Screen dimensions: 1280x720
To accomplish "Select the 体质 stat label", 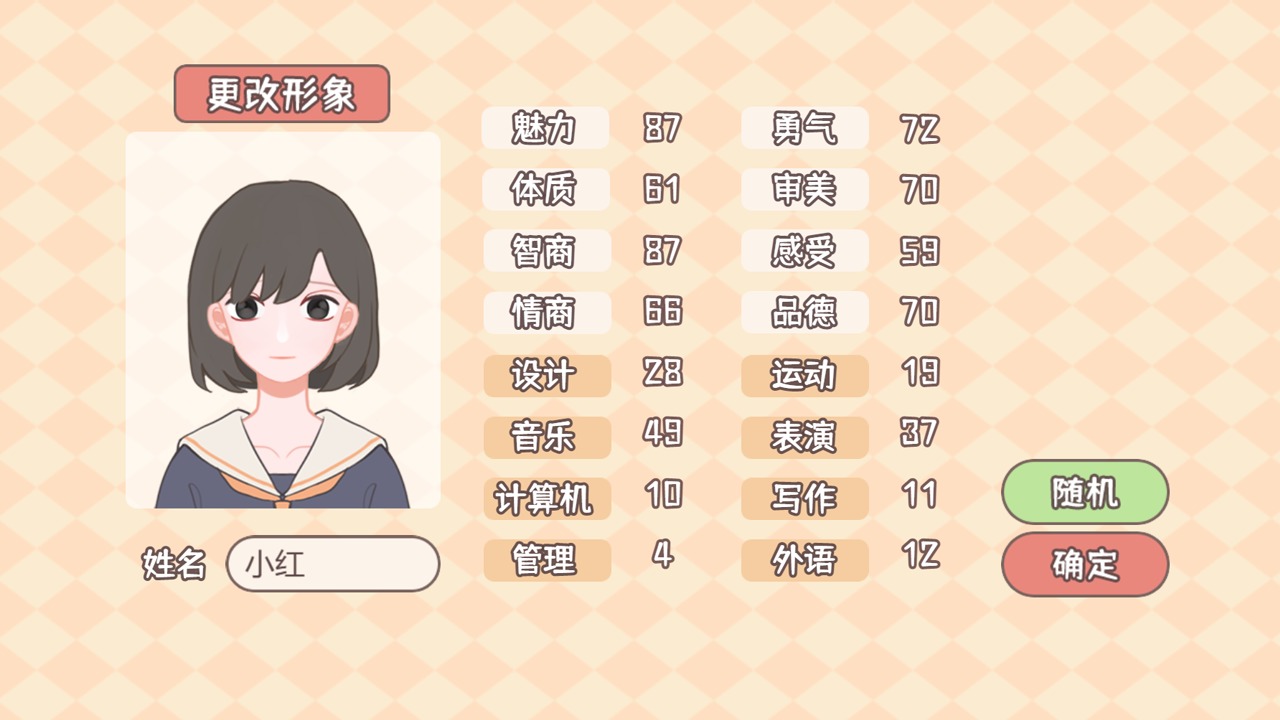I will [546, 190].
